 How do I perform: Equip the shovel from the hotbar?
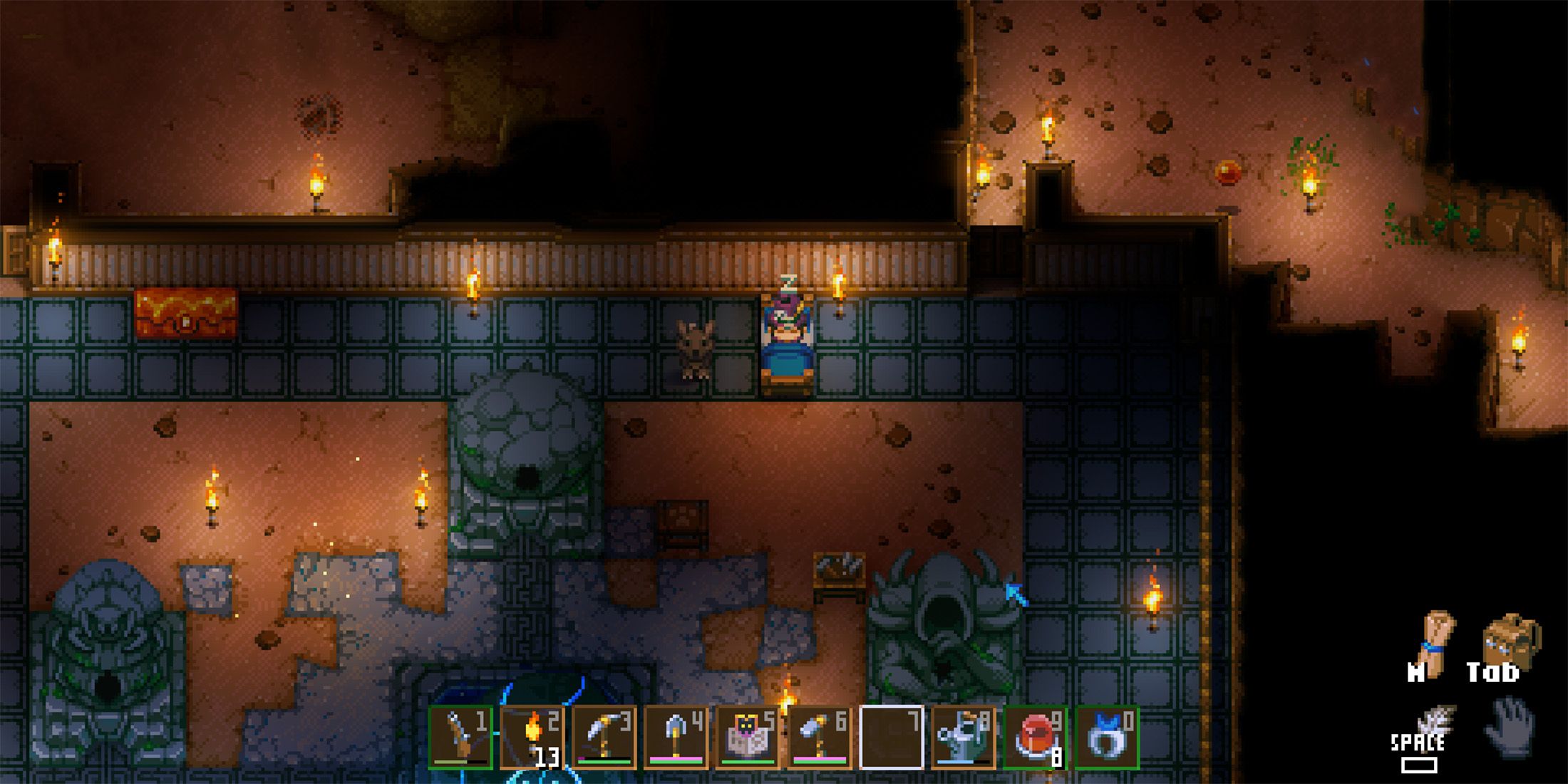pos(676,737)
